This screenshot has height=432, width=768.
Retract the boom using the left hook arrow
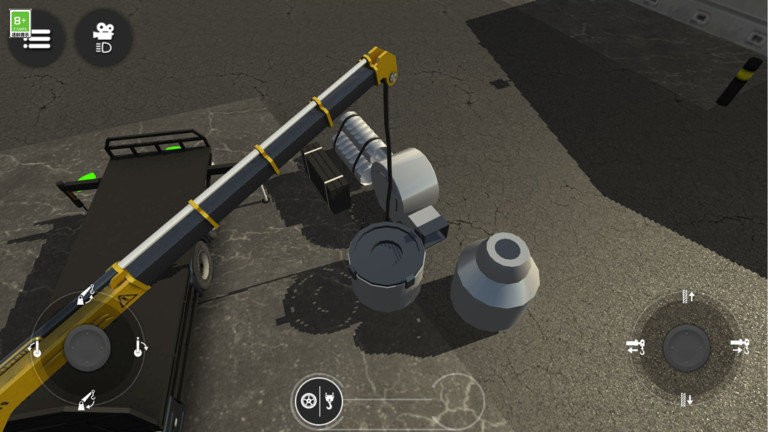[635, 347]
